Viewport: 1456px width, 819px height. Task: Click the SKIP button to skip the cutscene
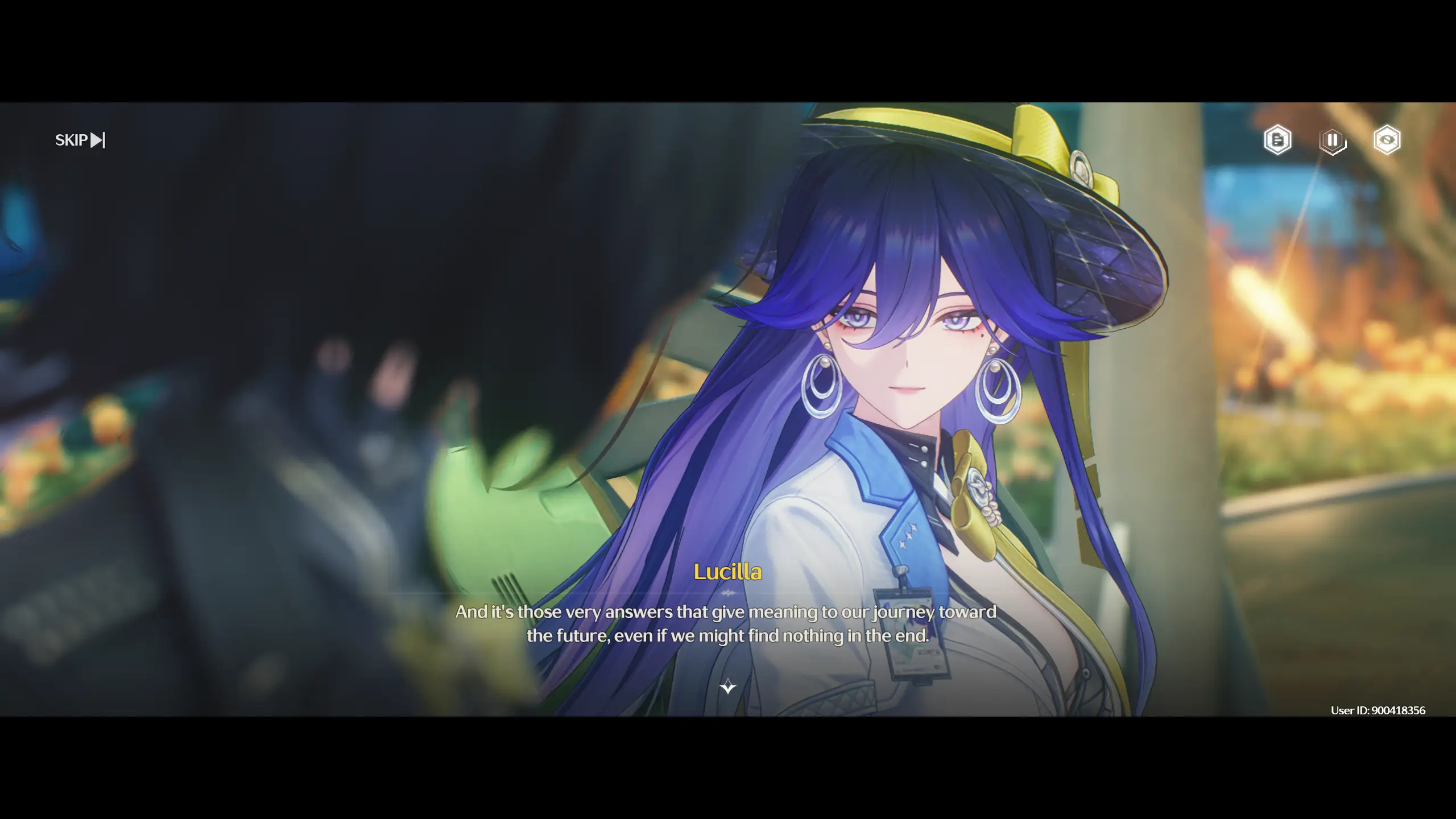(x=71, y=139)
